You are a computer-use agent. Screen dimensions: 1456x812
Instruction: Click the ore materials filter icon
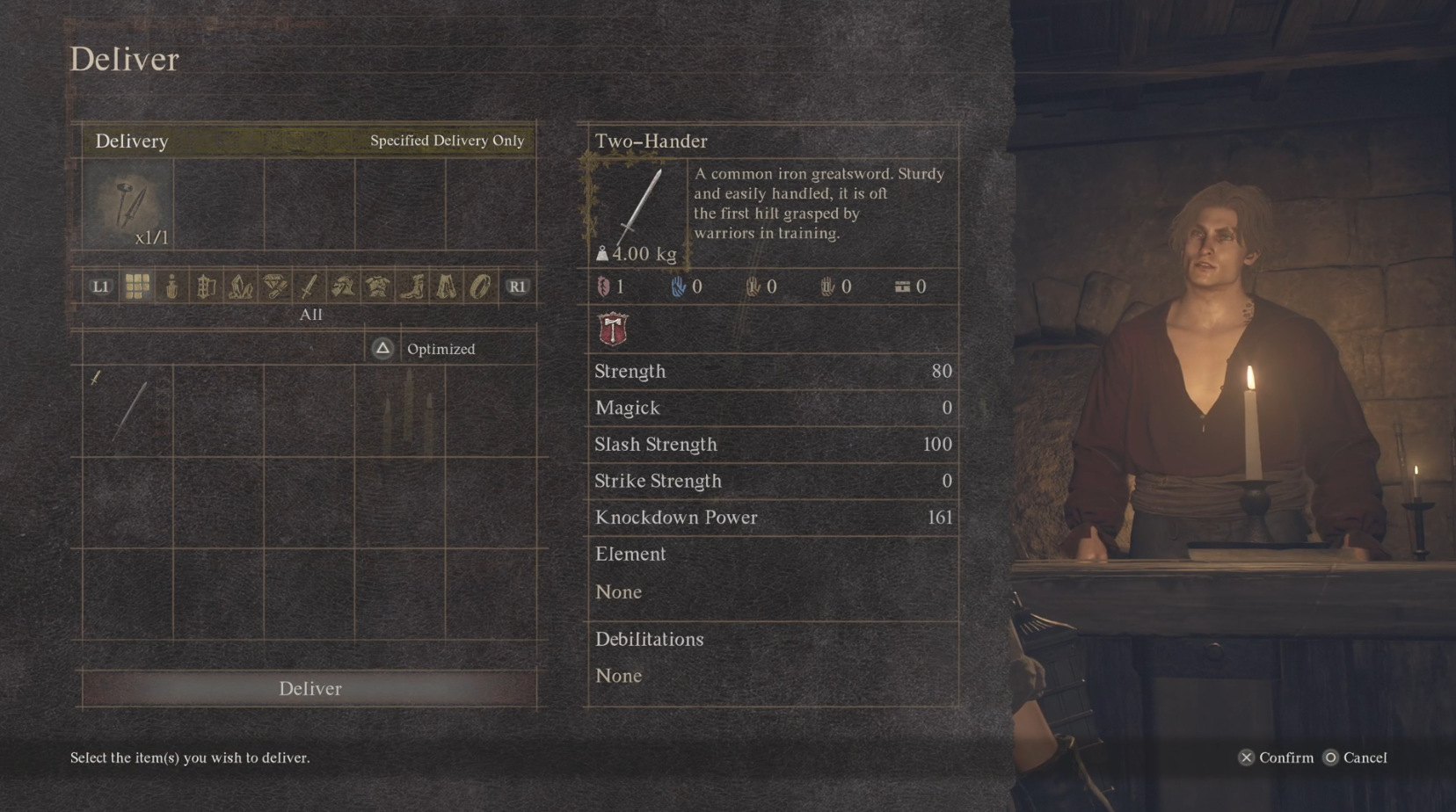click(241, 286)
